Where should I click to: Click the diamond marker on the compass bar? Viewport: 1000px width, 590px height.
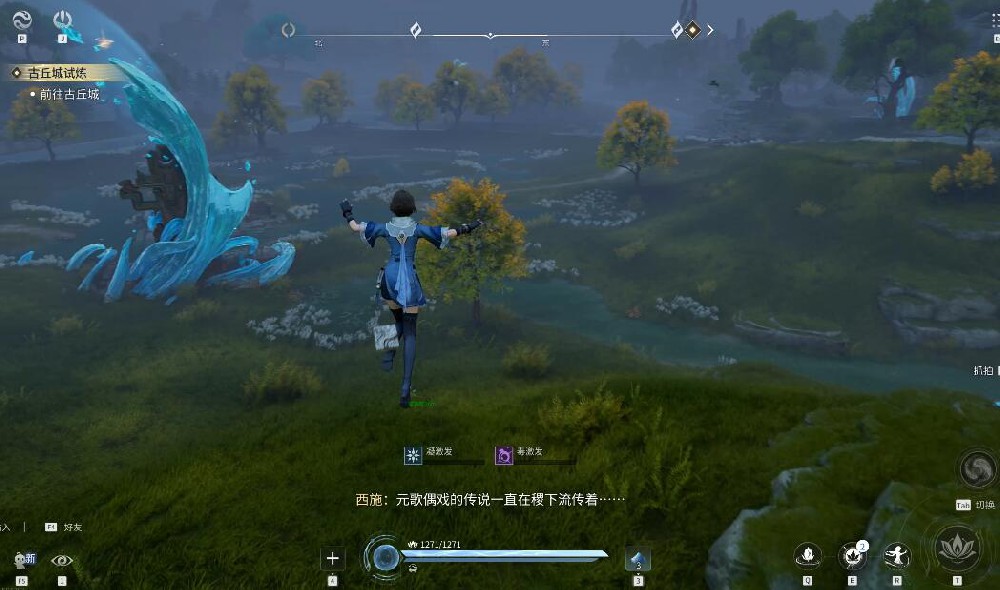click(692, 30)
